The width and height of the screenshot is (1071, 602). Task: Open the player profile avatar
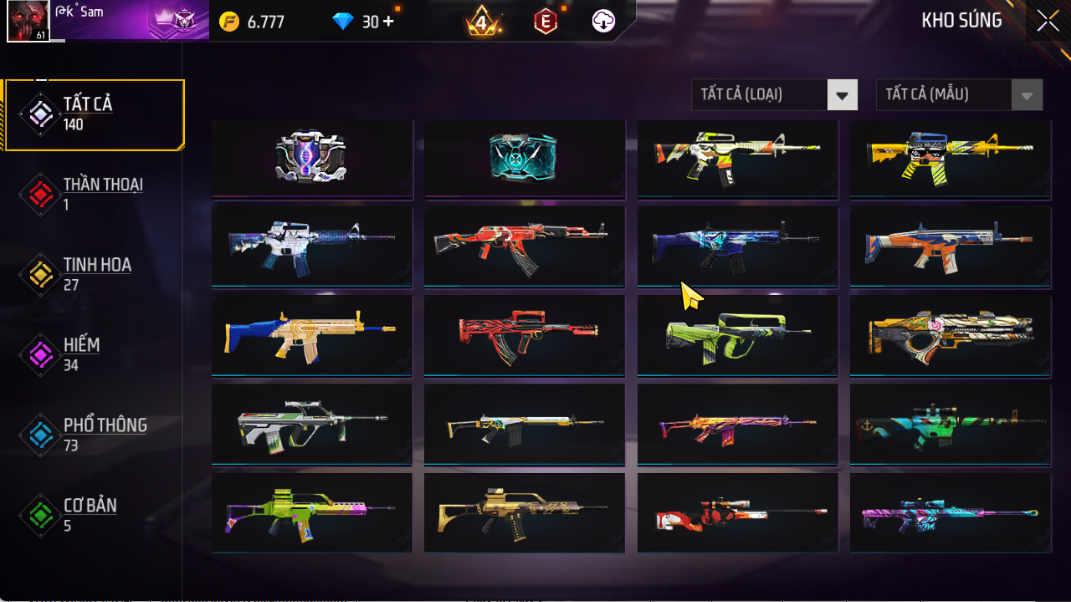coord(28,21)
